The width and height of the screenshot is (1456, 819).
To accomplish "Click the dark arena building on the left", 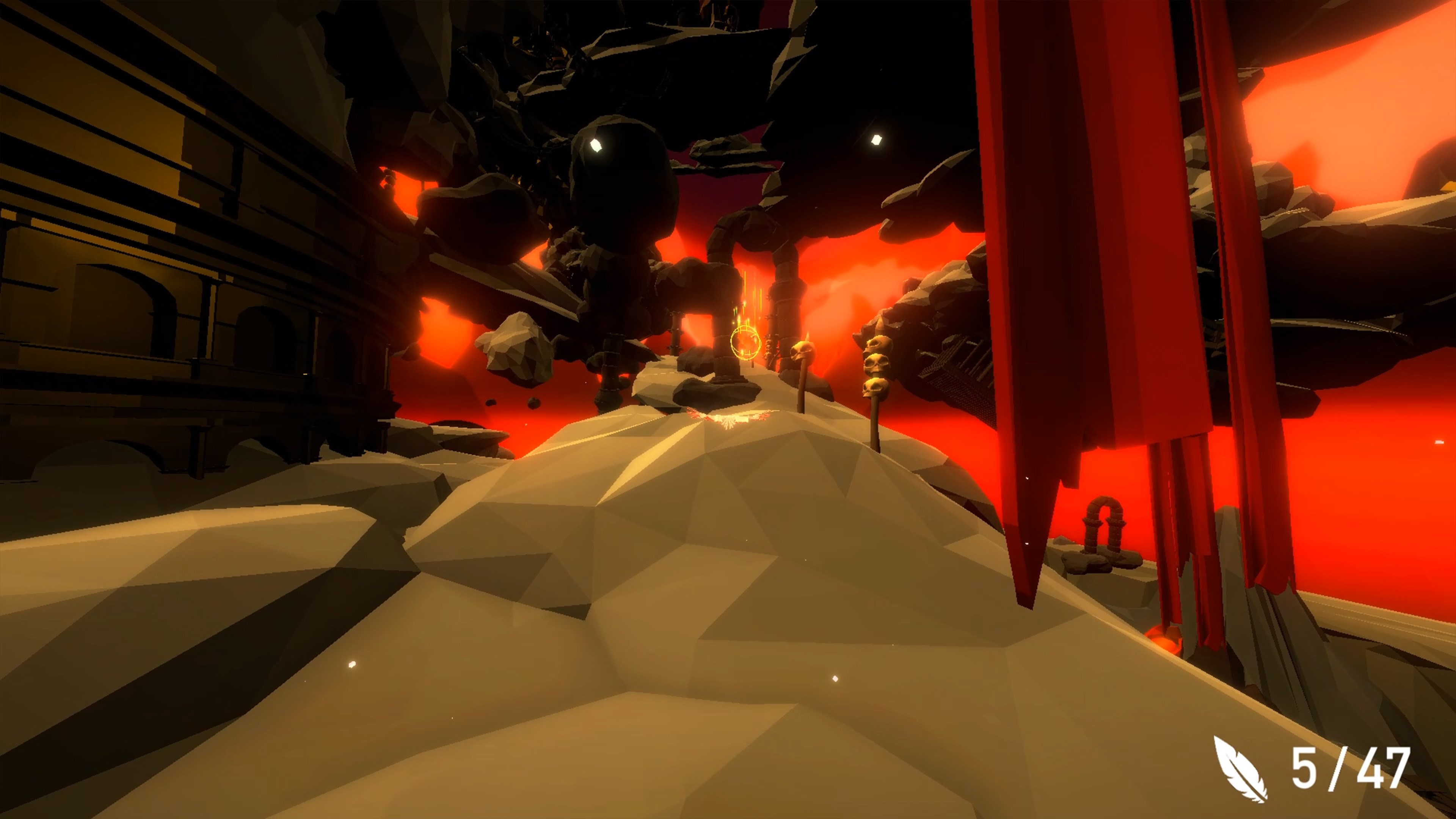I will 169,254.
